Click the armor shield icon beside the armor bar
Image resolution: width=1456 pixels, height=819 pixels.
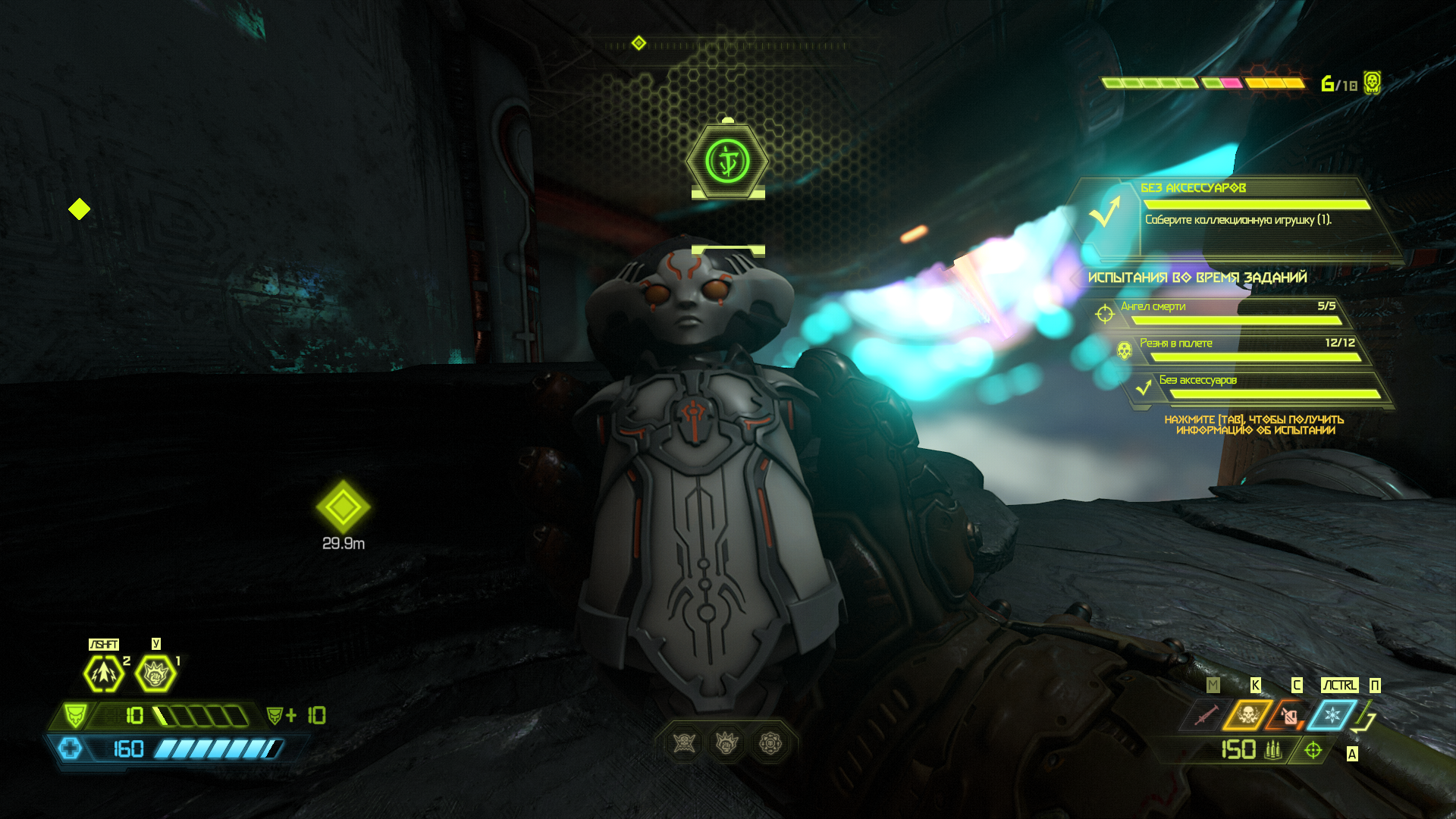tap(75, 715)
